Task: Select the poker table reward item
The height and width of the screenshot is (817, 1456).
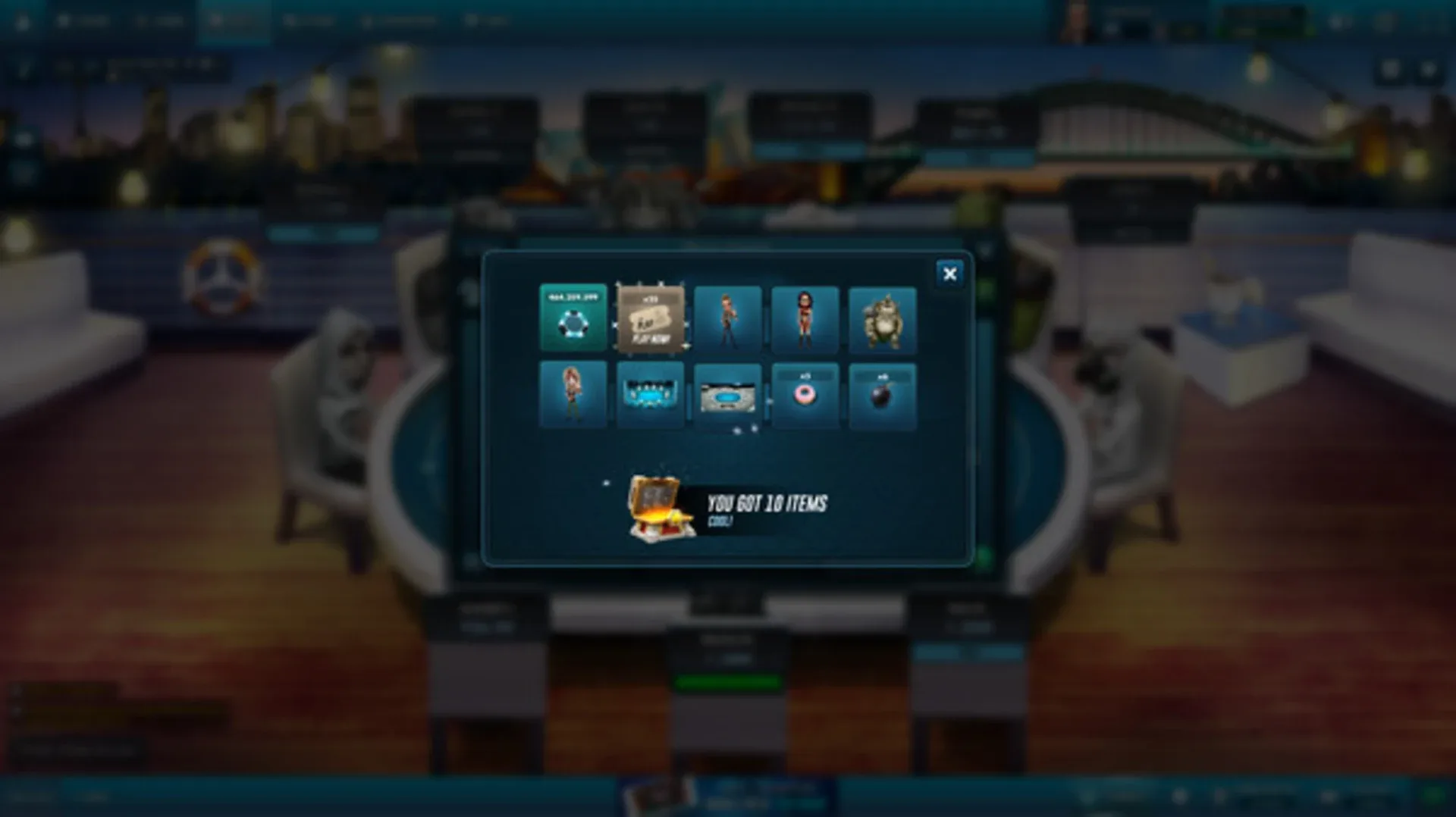Action: click(651, 396)
